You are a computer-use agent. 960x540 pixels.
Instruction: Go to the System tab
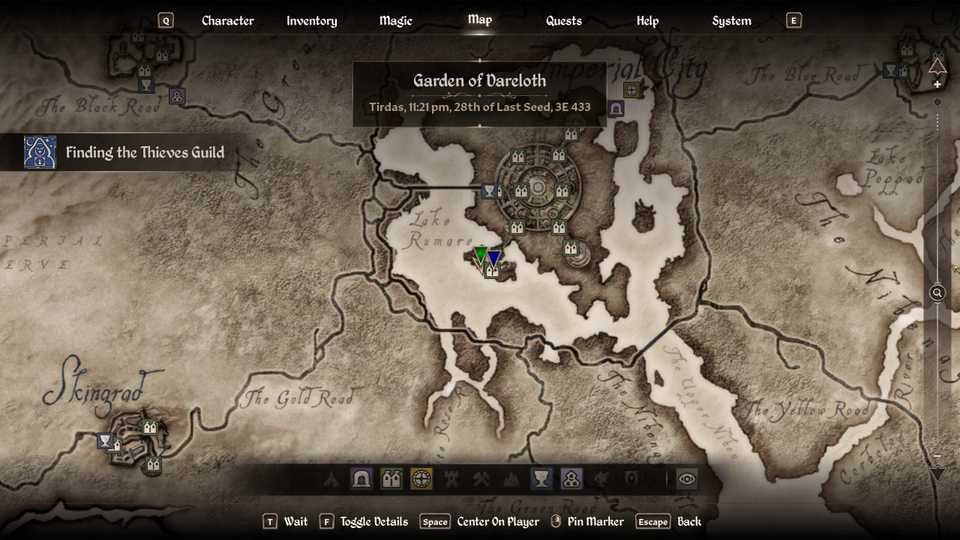pyautogui.click(x=732, y=21)
